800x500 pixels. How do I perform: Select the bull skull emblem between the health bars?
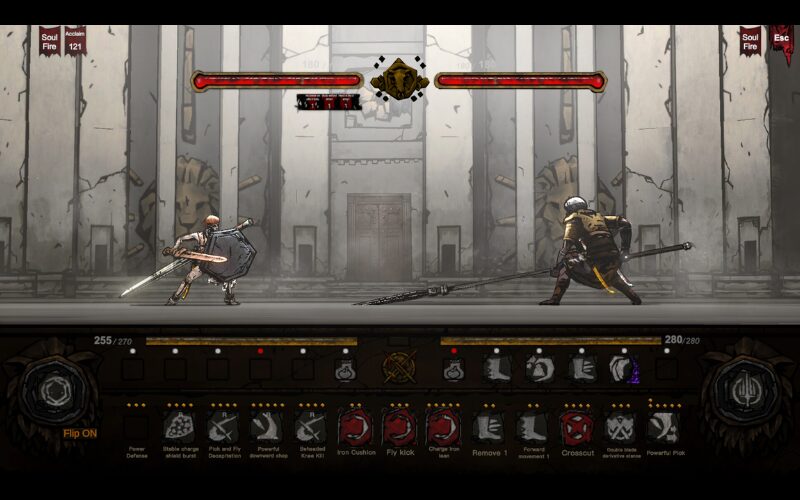[x=399, y=80]
